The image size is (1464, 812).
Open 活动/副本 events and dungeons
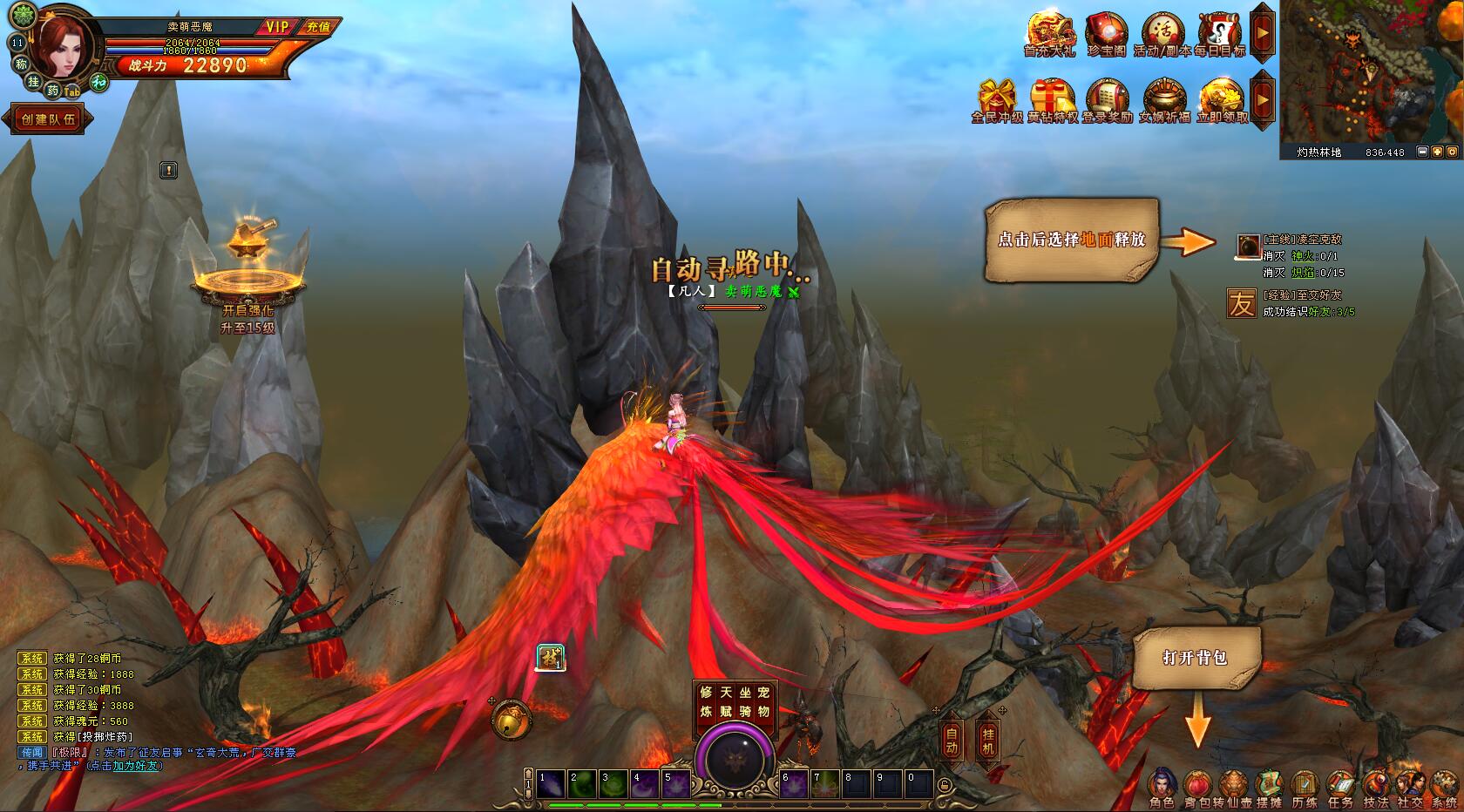coord(1162,35)
